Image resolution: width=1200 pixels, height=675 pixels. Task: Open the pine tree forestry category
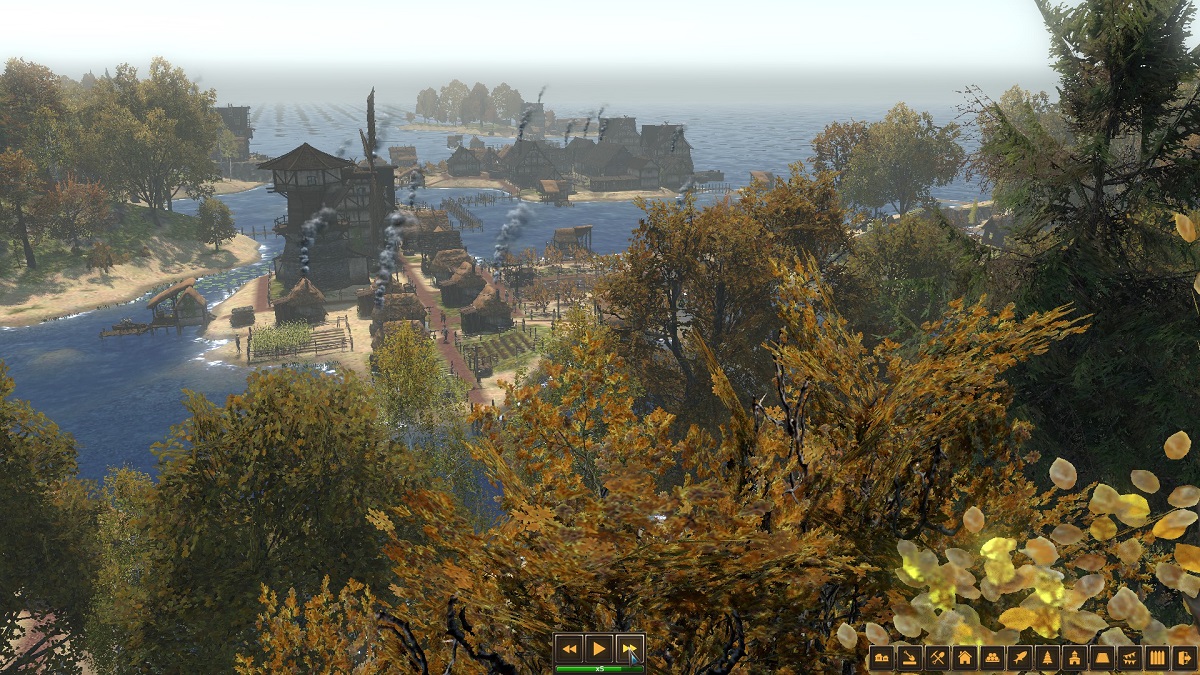[1047, 657]
